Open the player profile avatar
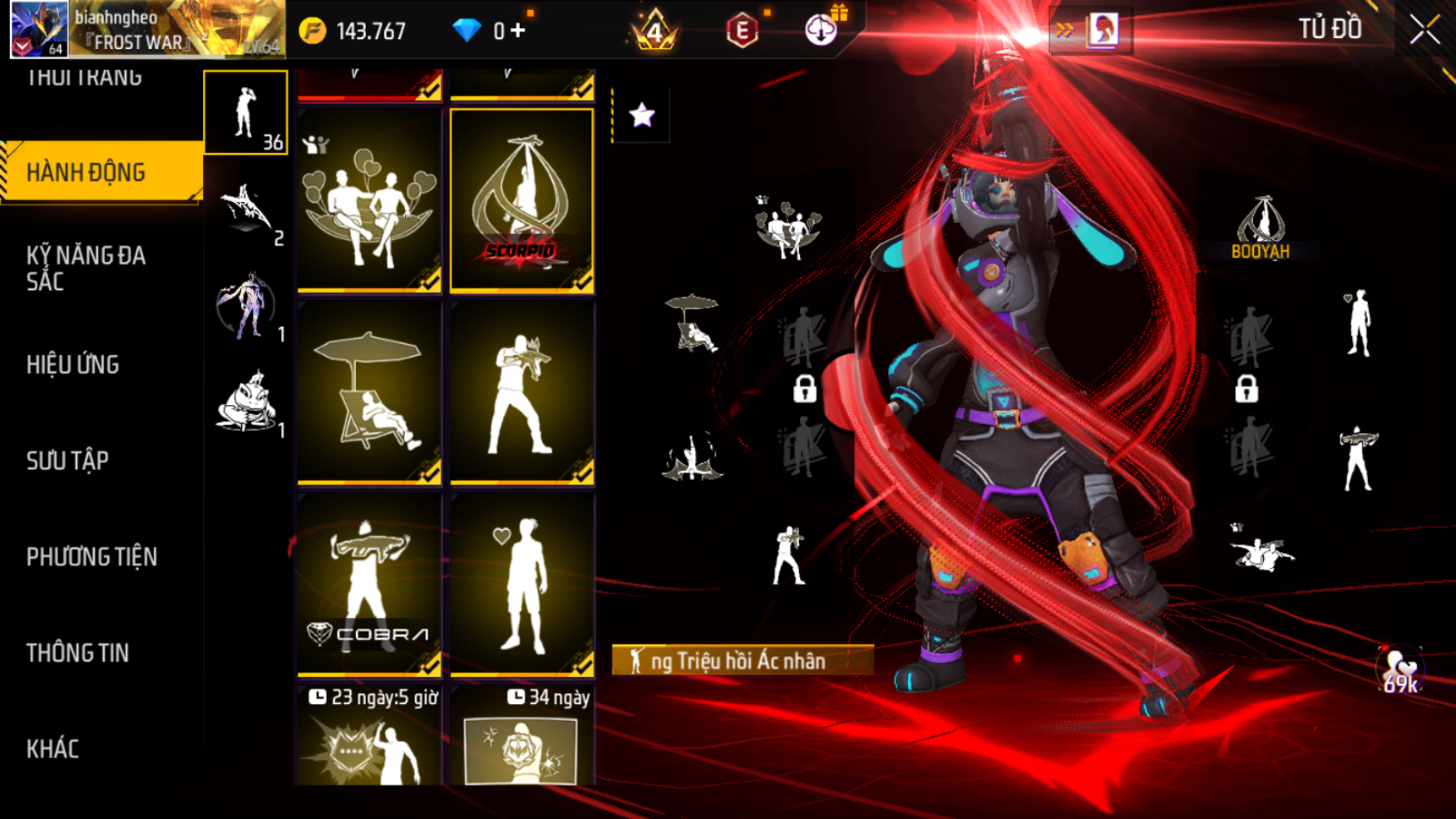The height and width of the screenshot is (819, 1456). pos(39,29)
